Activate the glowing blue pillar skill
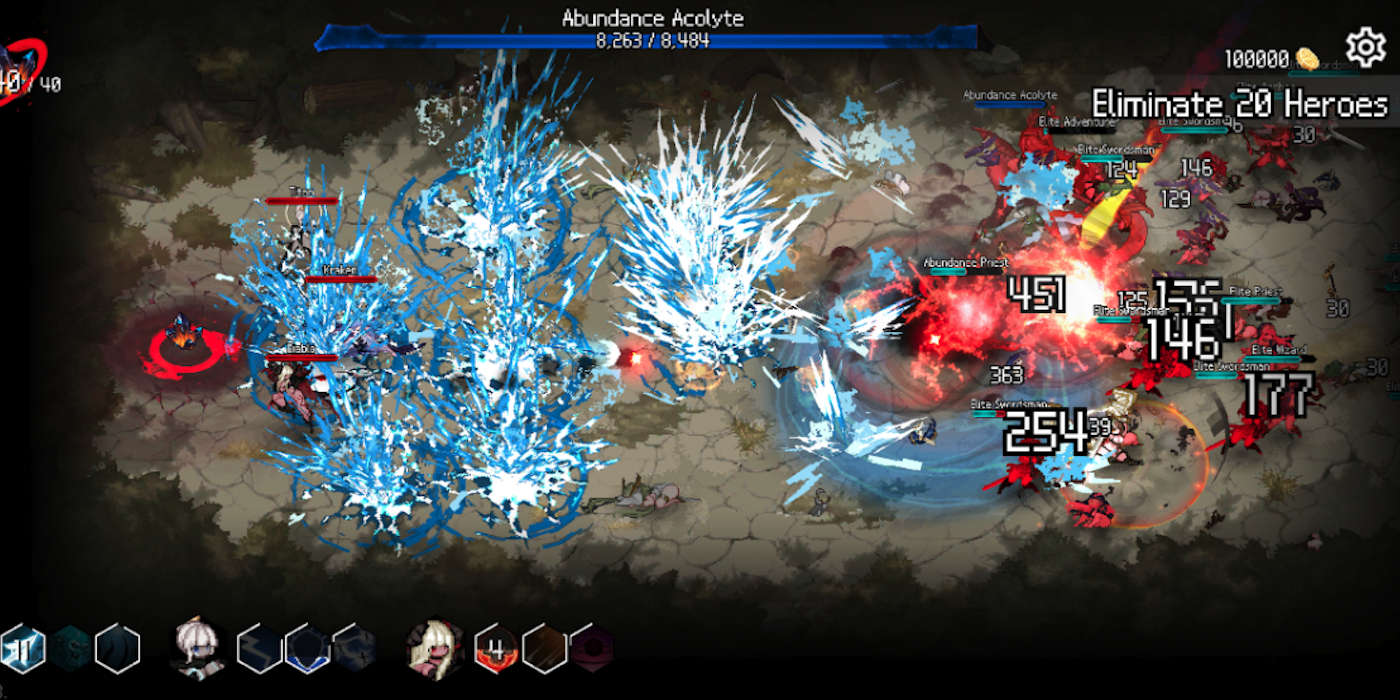 pos(21,648)
